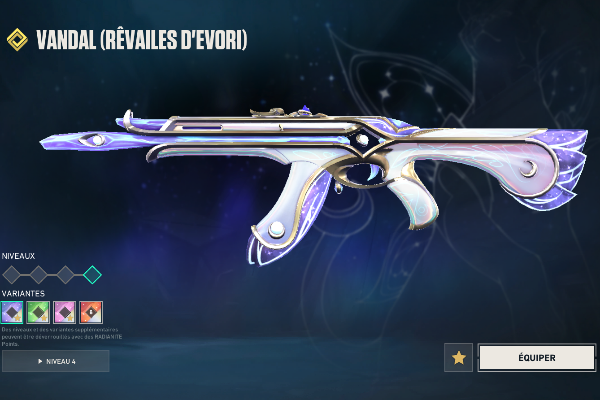600x400 pixels.
Task: Choose the locked red-orange variant swatch
Action: pyautogui.click(x=91, y=312)
